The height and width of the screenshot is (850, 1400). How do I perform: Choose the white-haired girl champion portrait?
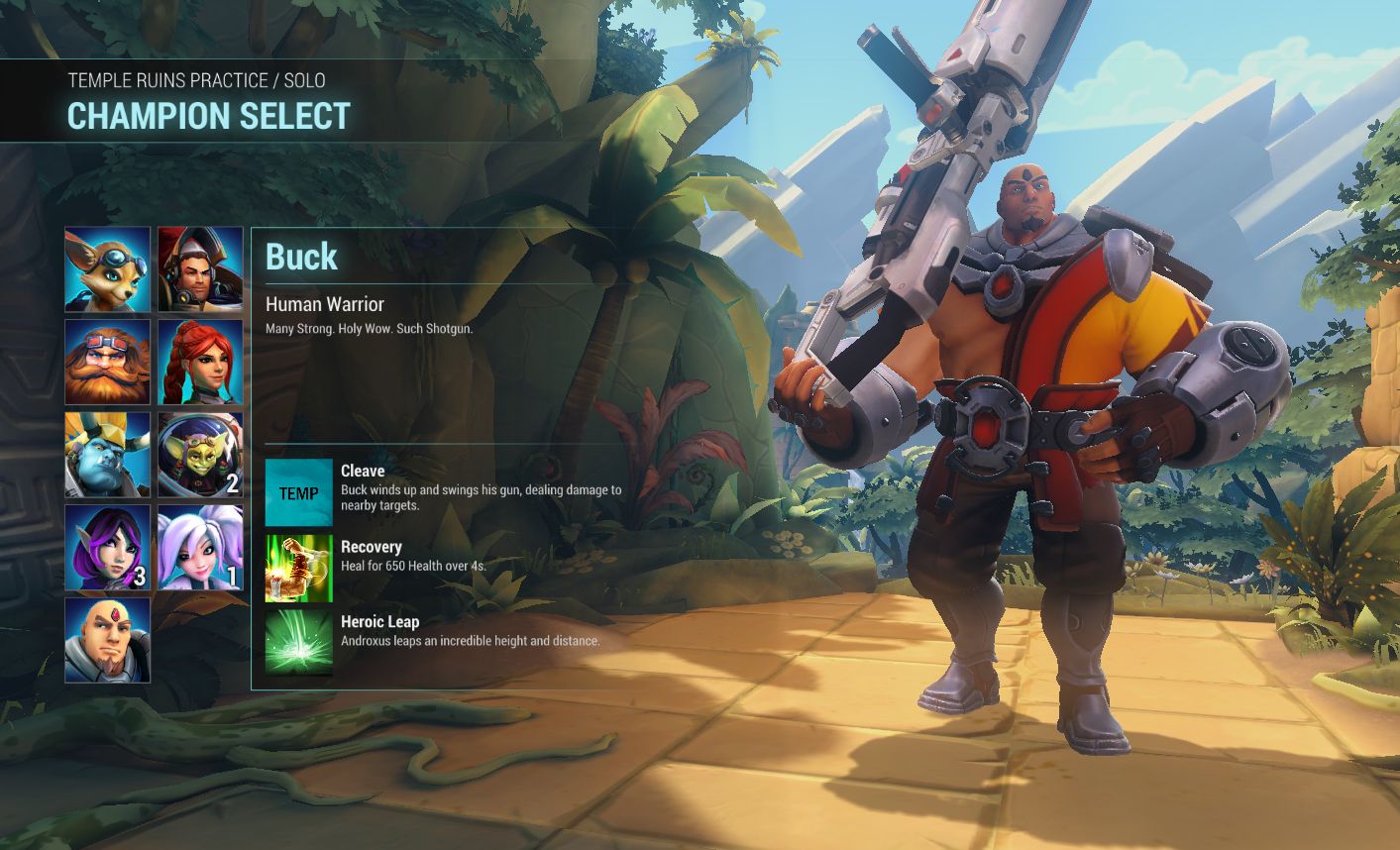click(x=200, y=547)
